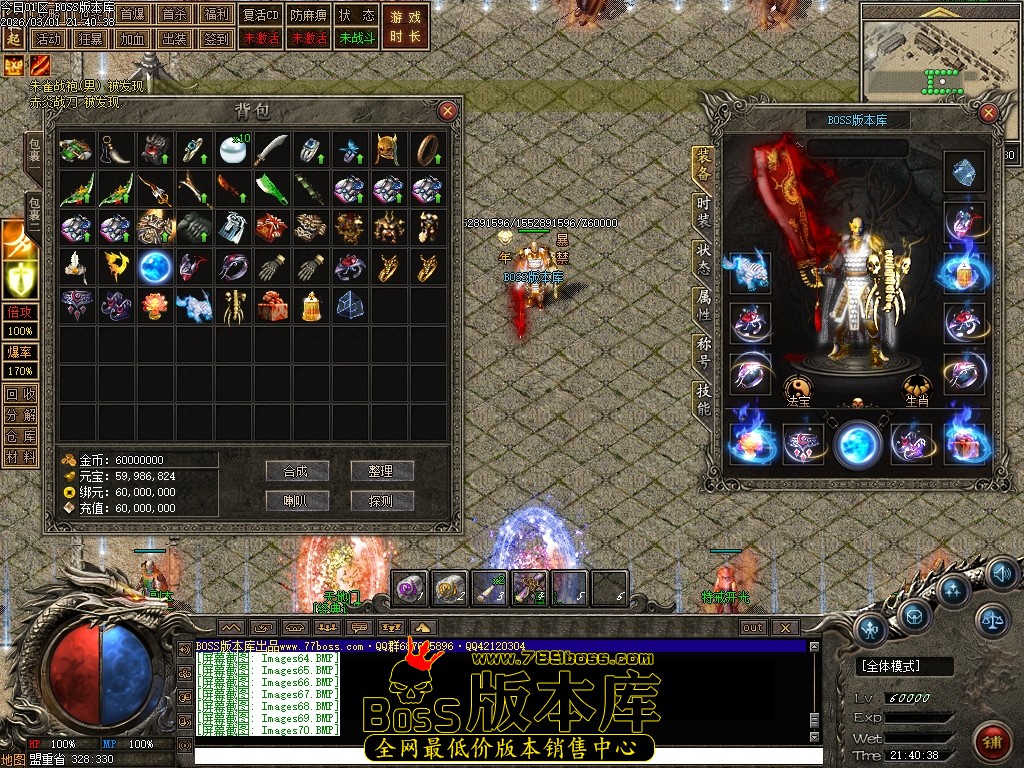Click the 合成 synthesize button
The height and width of the screenshot is (768, 1024).
pyautogui.click(x=297, y=471)
